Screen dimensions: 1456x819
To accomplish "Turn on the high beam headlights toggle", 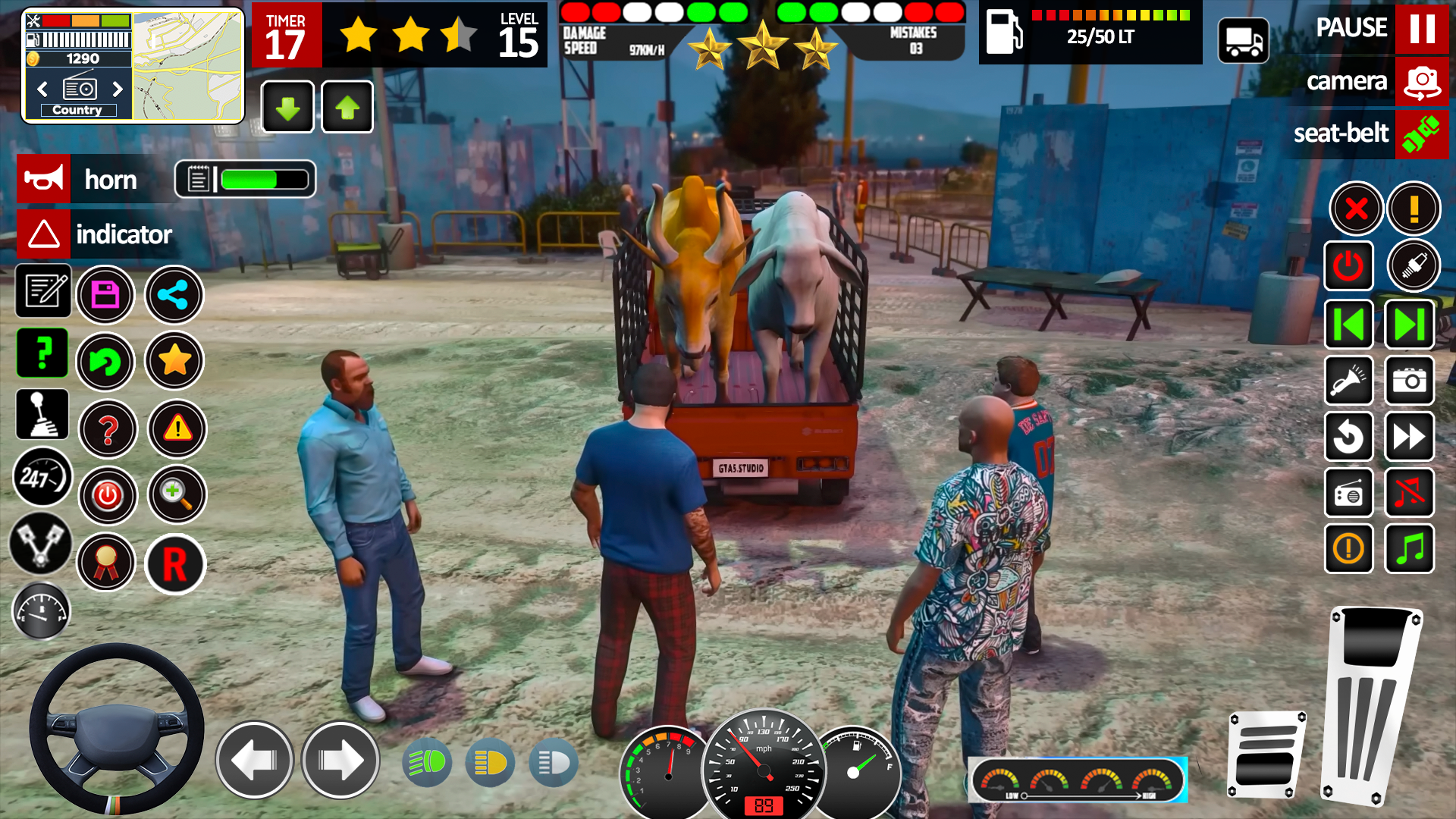I will click(427, 762).
